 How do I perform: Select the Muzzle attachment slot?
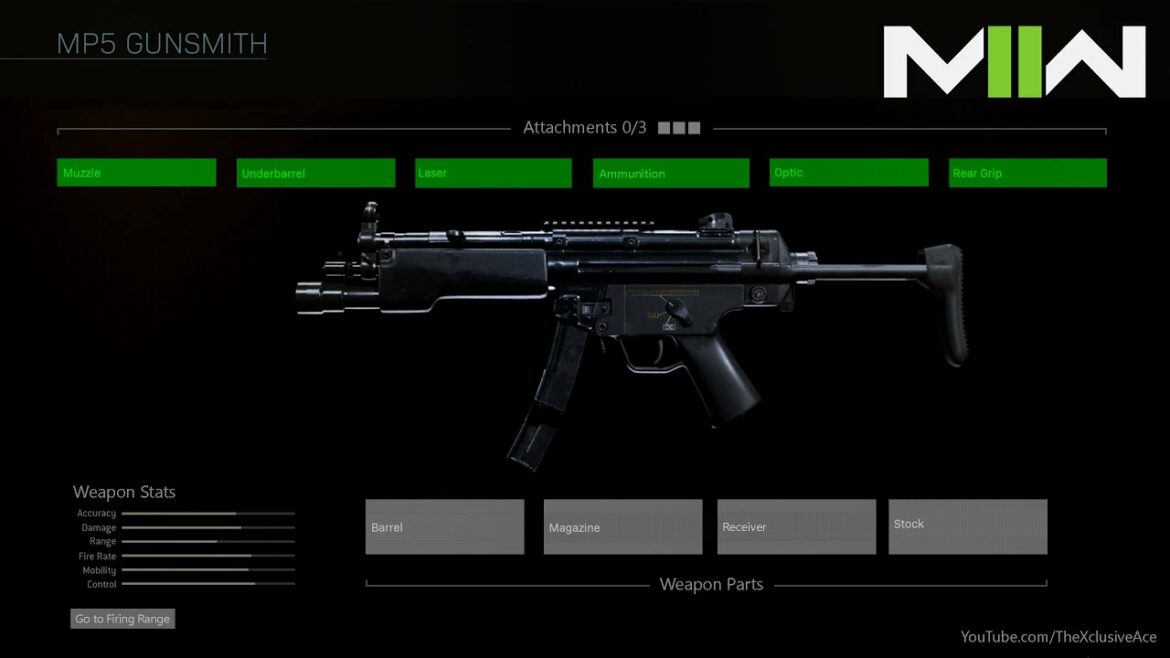(136, 172)
